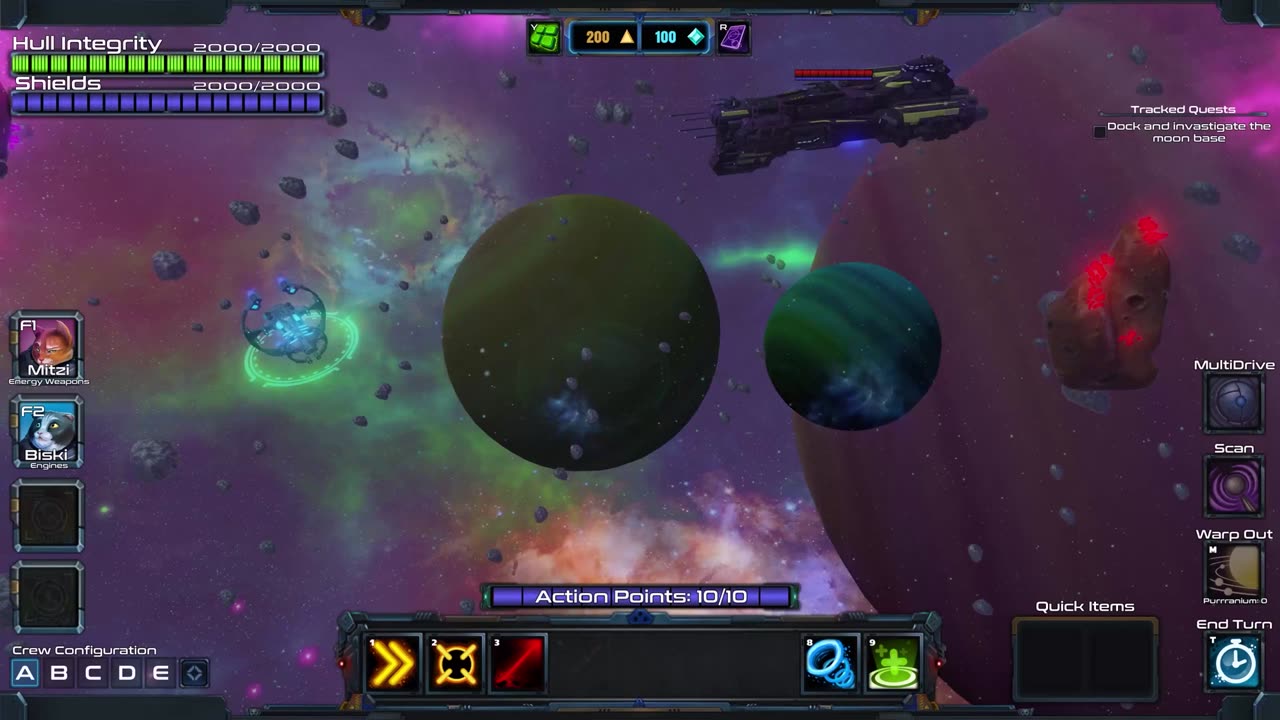Viewport: 1280px width, 720px height.
Task: Switch to crew configuration E
Action: [160, 673]
